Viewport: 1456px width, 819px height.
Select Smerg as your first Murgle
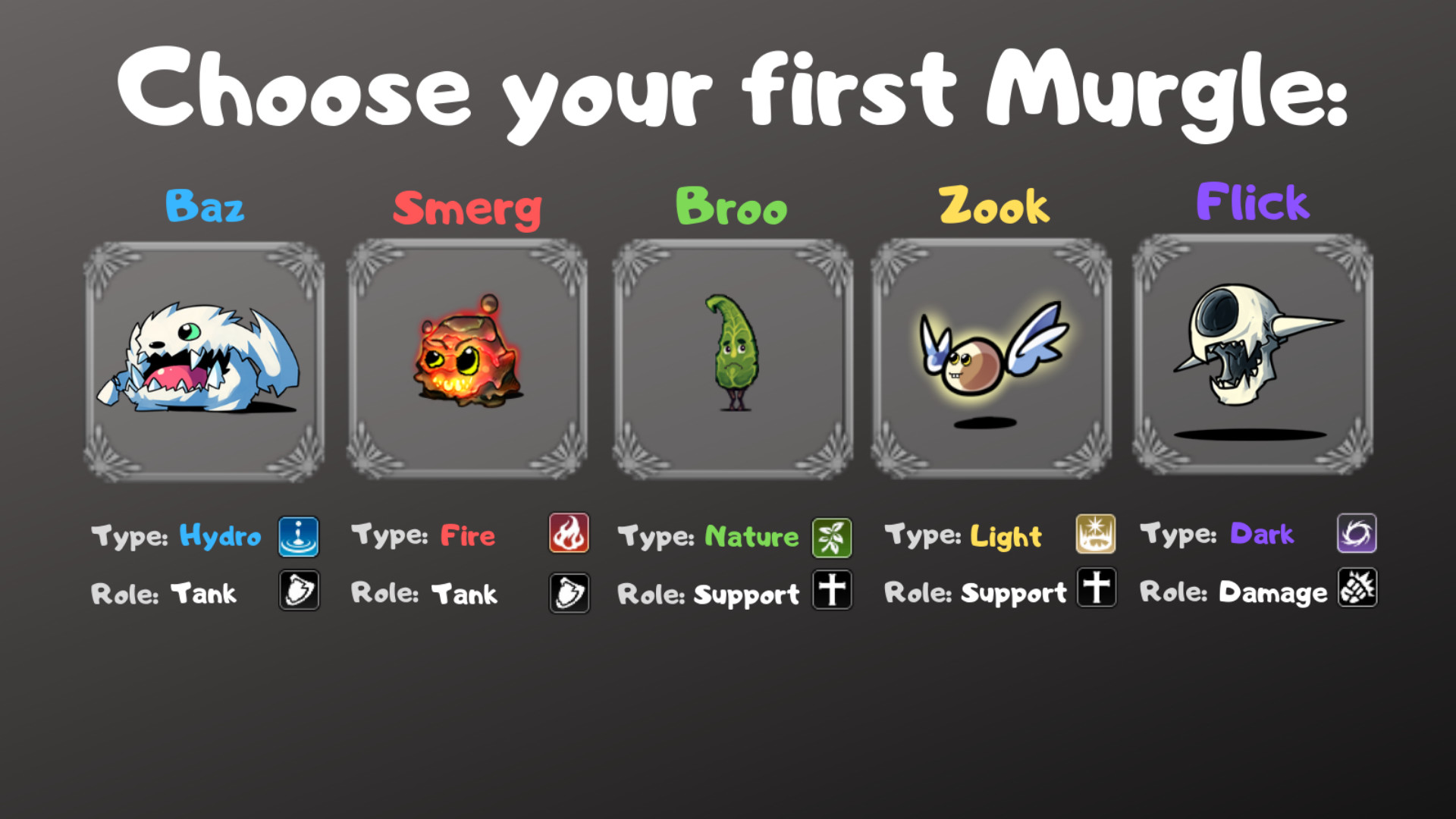tap(467, 358)
